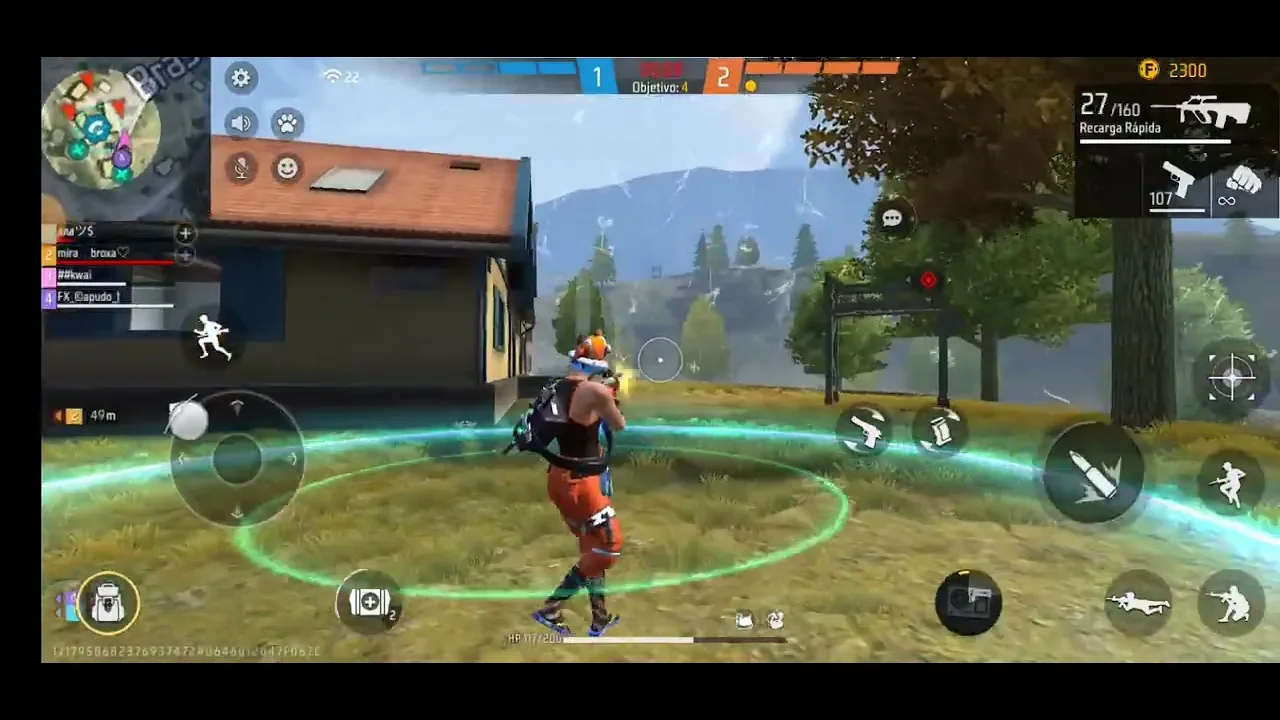
Task: Reload using the magazine icon
Action: (x=938, y=430)
